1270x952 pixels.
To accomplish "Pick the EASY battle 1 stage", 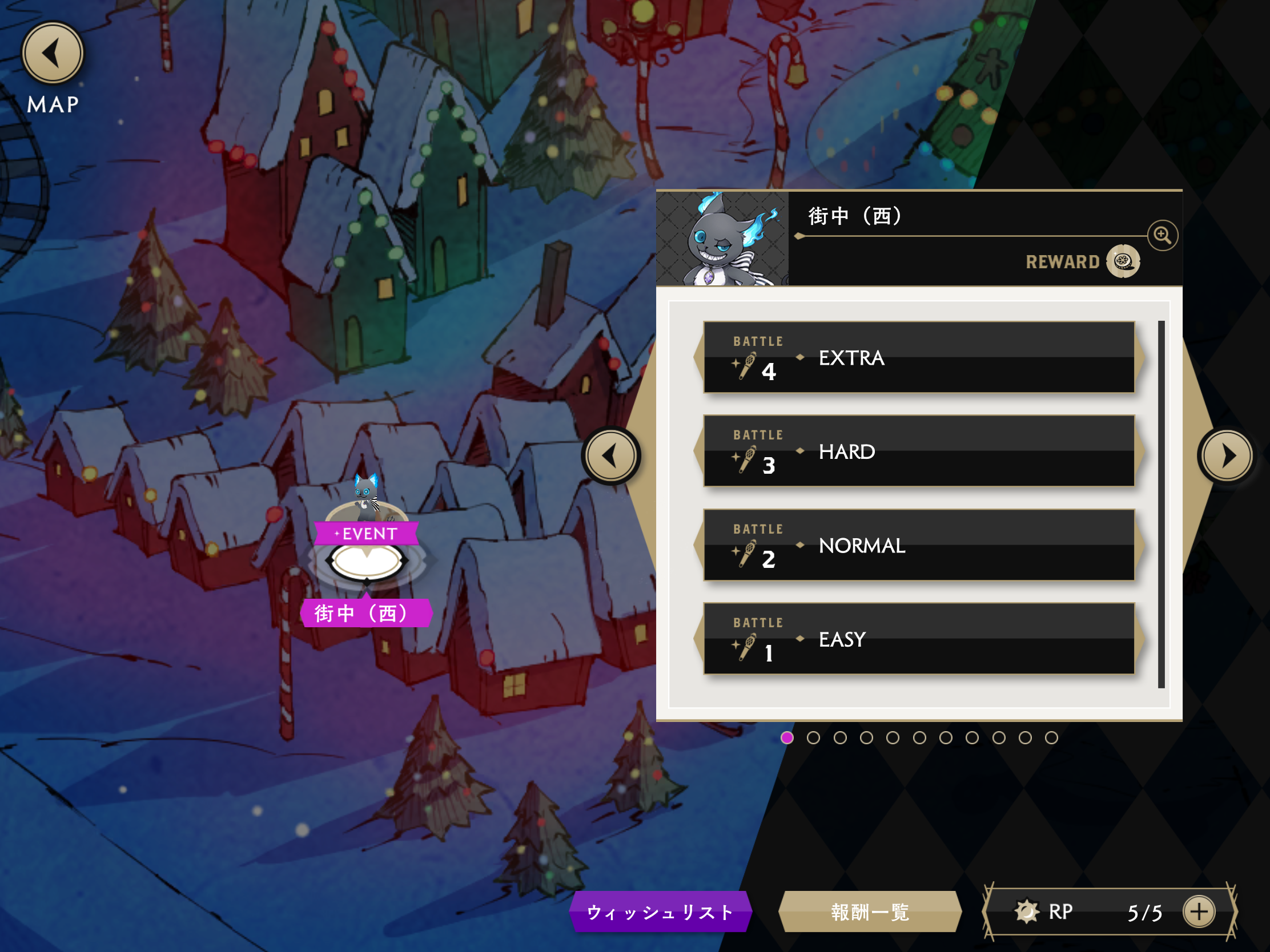I will coord(919,639).
